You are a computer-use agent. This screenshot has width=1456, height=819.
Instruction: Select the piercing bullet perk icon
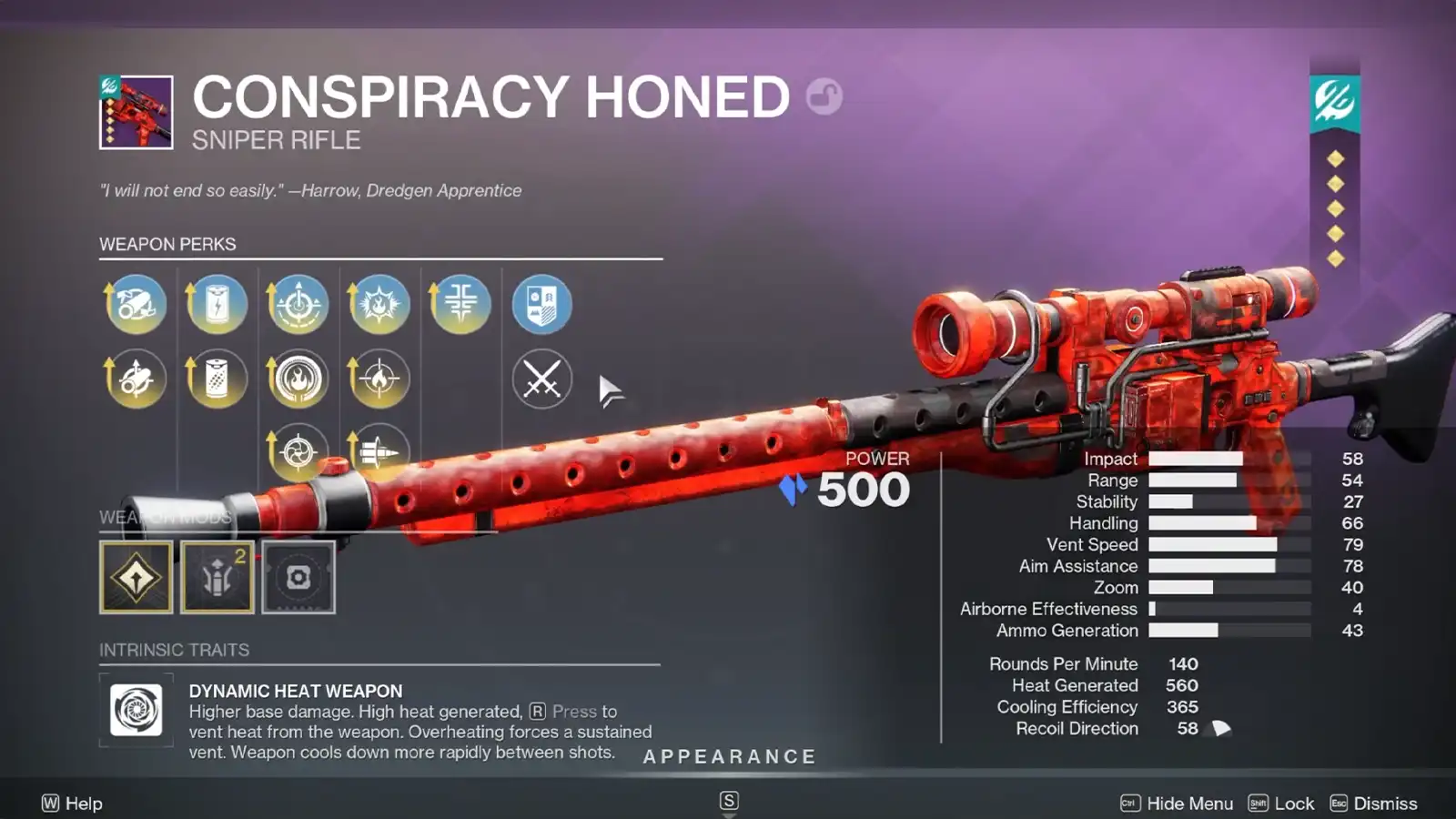(379, 452)
